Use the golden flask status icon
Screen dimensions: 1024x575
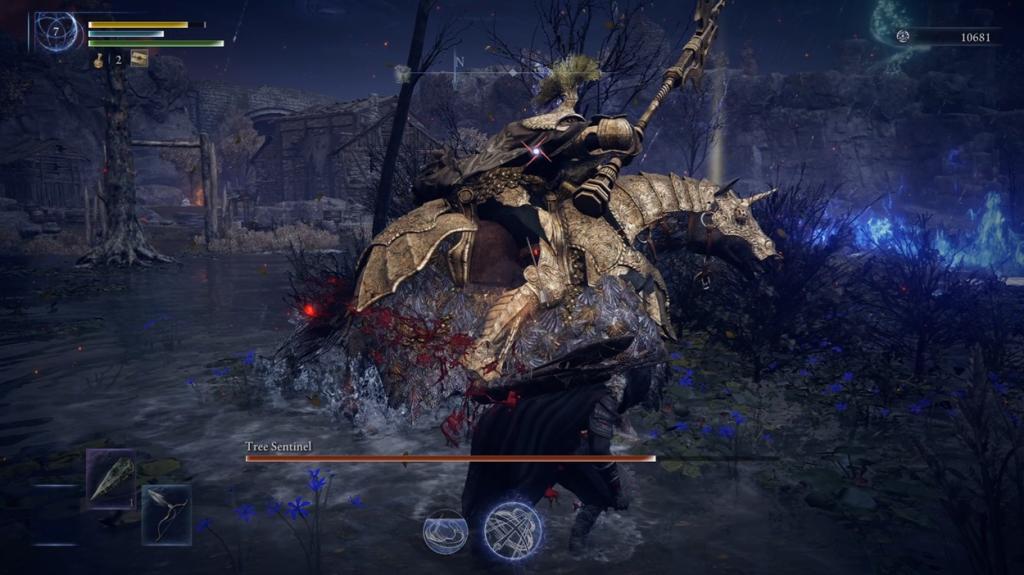(99, 60)
